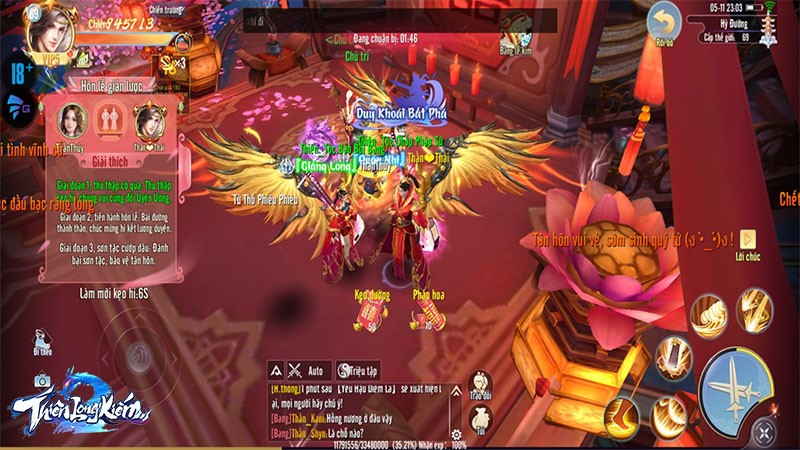The width and height of the screenshot is (800, 450).
Task: Activate the boot kick skill icon
Action: pyautogui.click(x=622, y=415)
